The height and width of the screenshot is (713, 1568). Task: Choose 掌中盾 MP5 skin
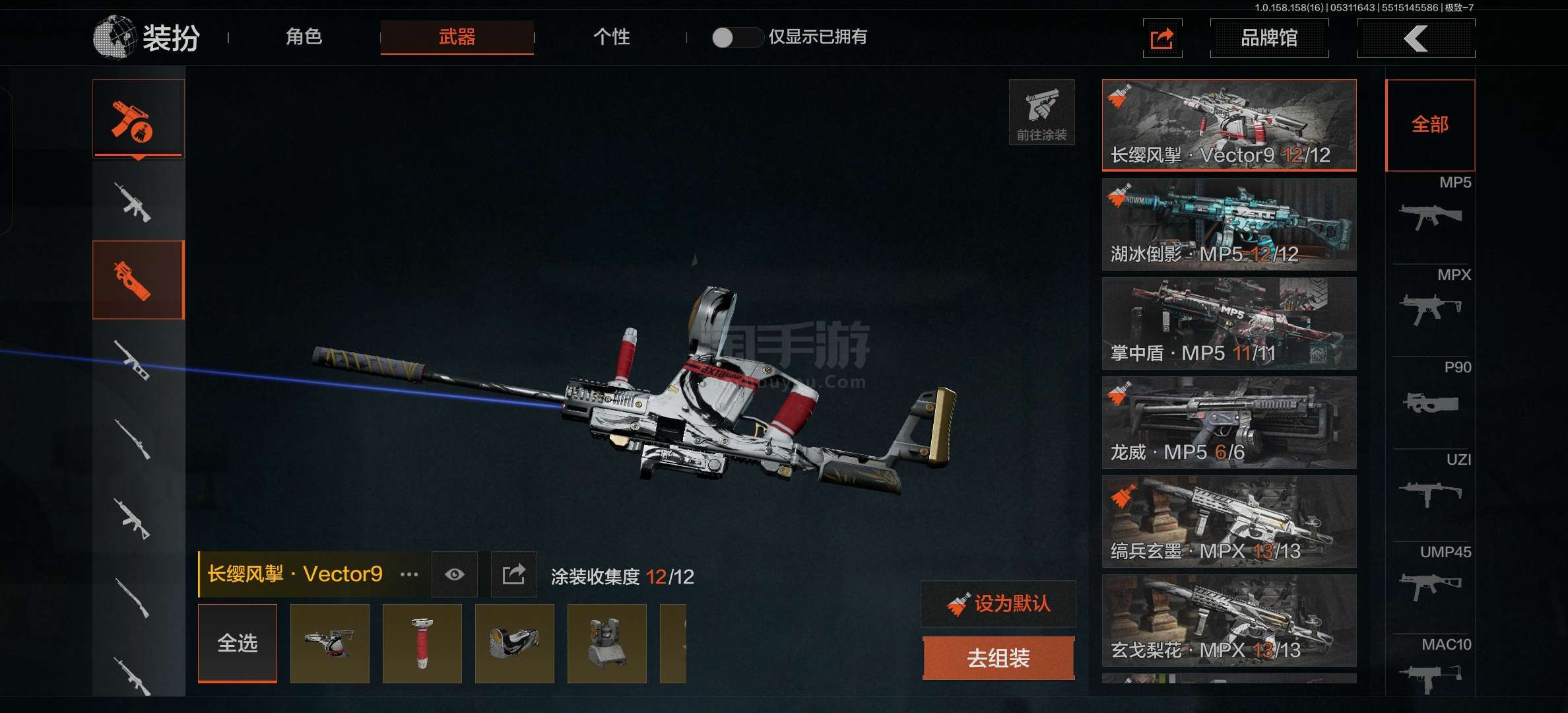click(1229, 323)
